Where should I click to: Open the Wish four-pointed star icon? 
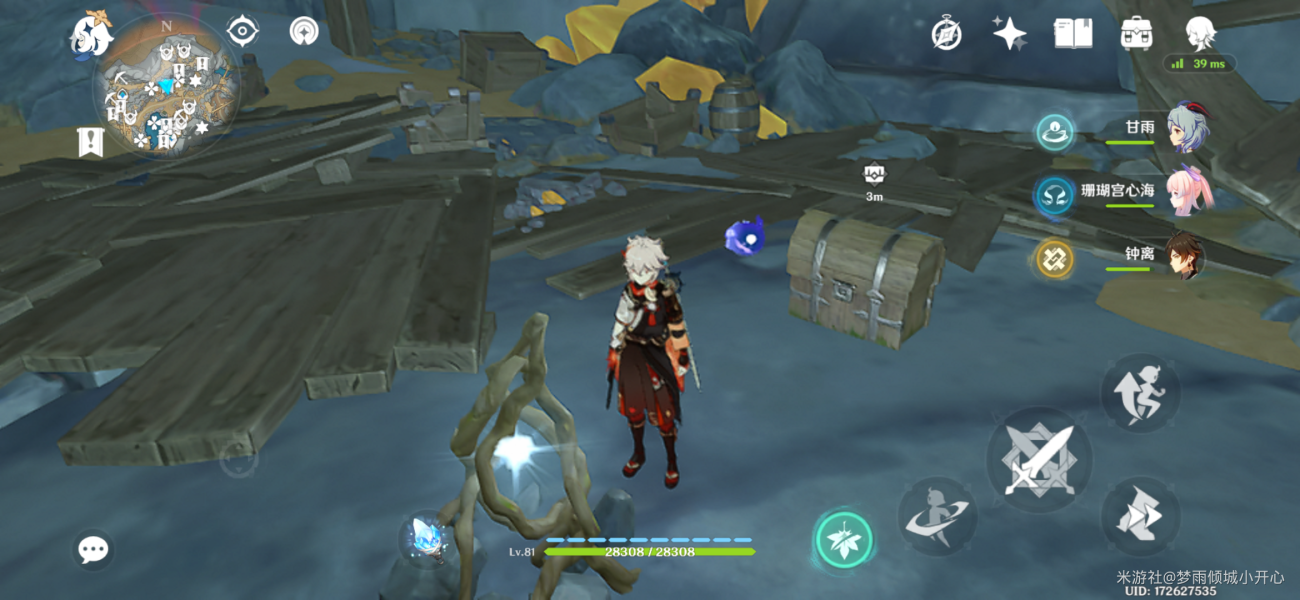1009,34
